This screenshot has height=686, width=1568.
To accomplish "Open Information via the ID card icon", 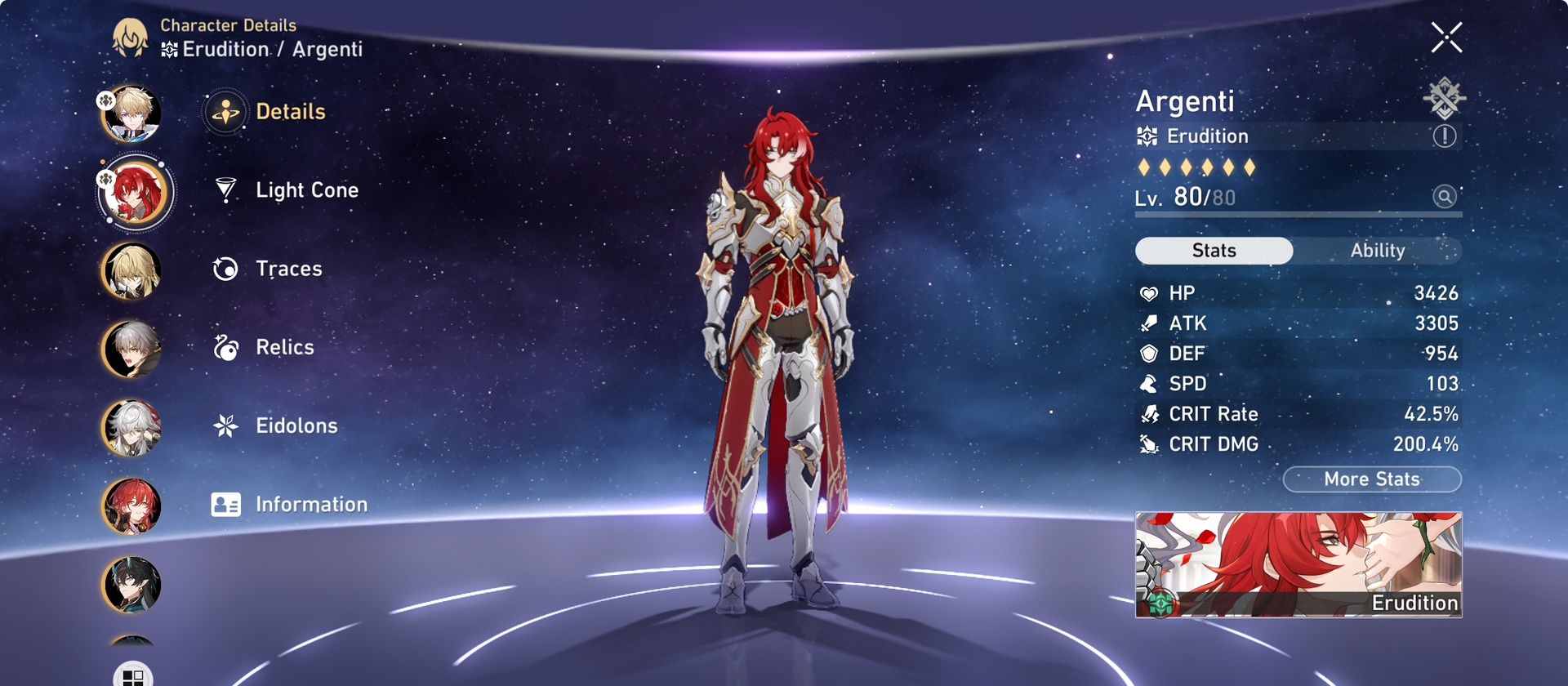I will [x=225, y=504].
